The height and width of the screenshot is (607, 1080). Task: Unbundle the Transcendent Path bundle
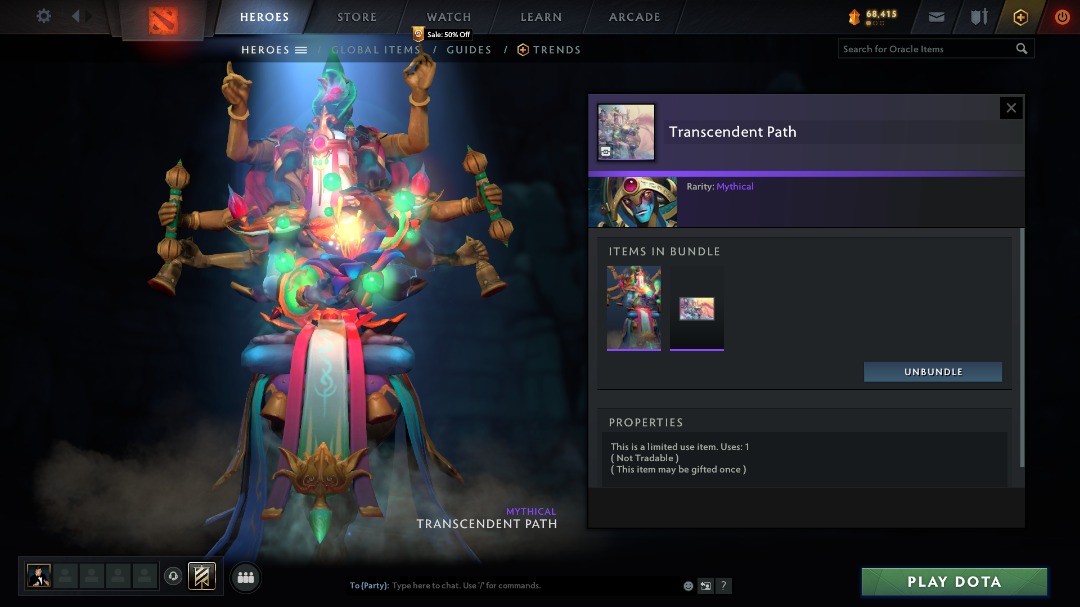click(933, 372)
